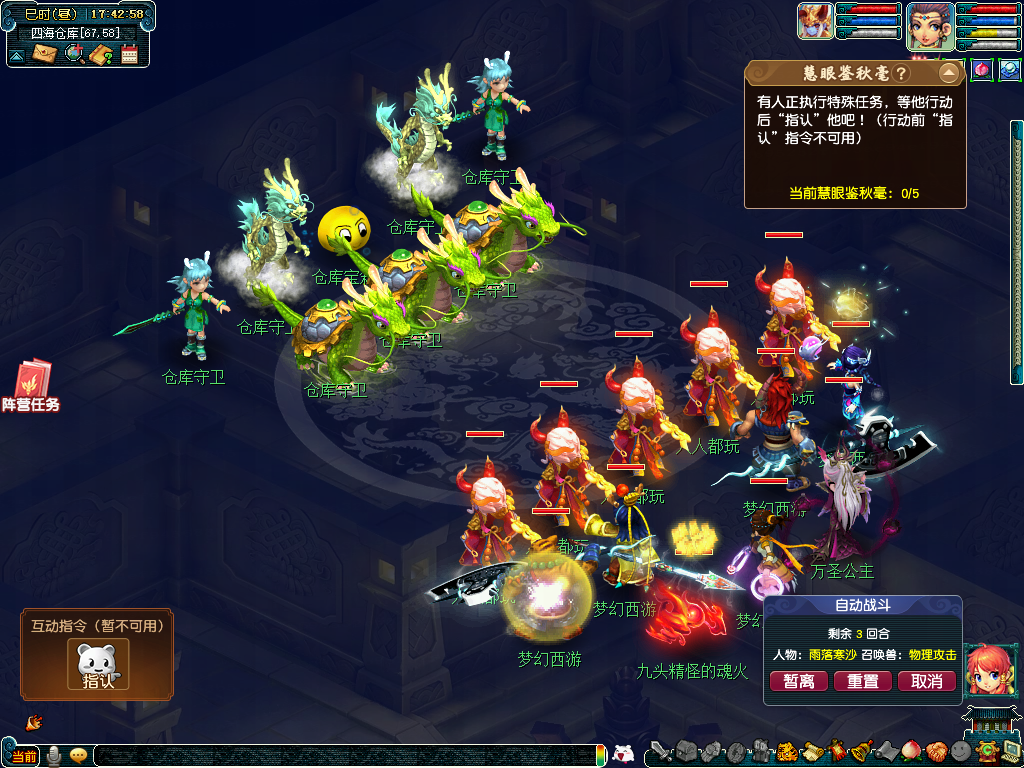Open the guide book with green question mark
Viewport: 1024px width, 768px height.
click(x=101, y=54)
